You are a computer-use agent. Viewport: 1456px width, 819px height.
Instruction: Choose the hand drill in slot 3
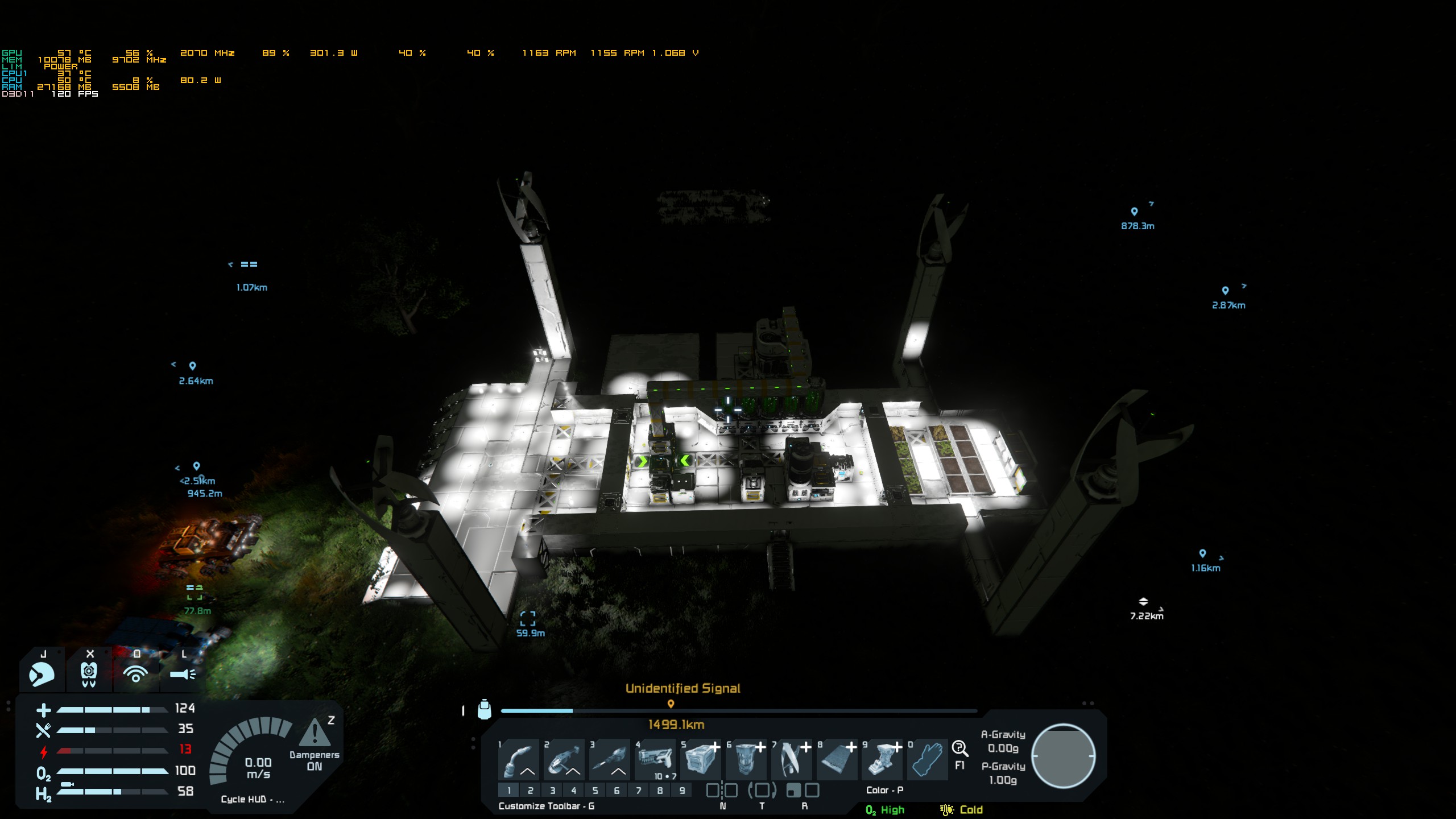coord(609,760)
